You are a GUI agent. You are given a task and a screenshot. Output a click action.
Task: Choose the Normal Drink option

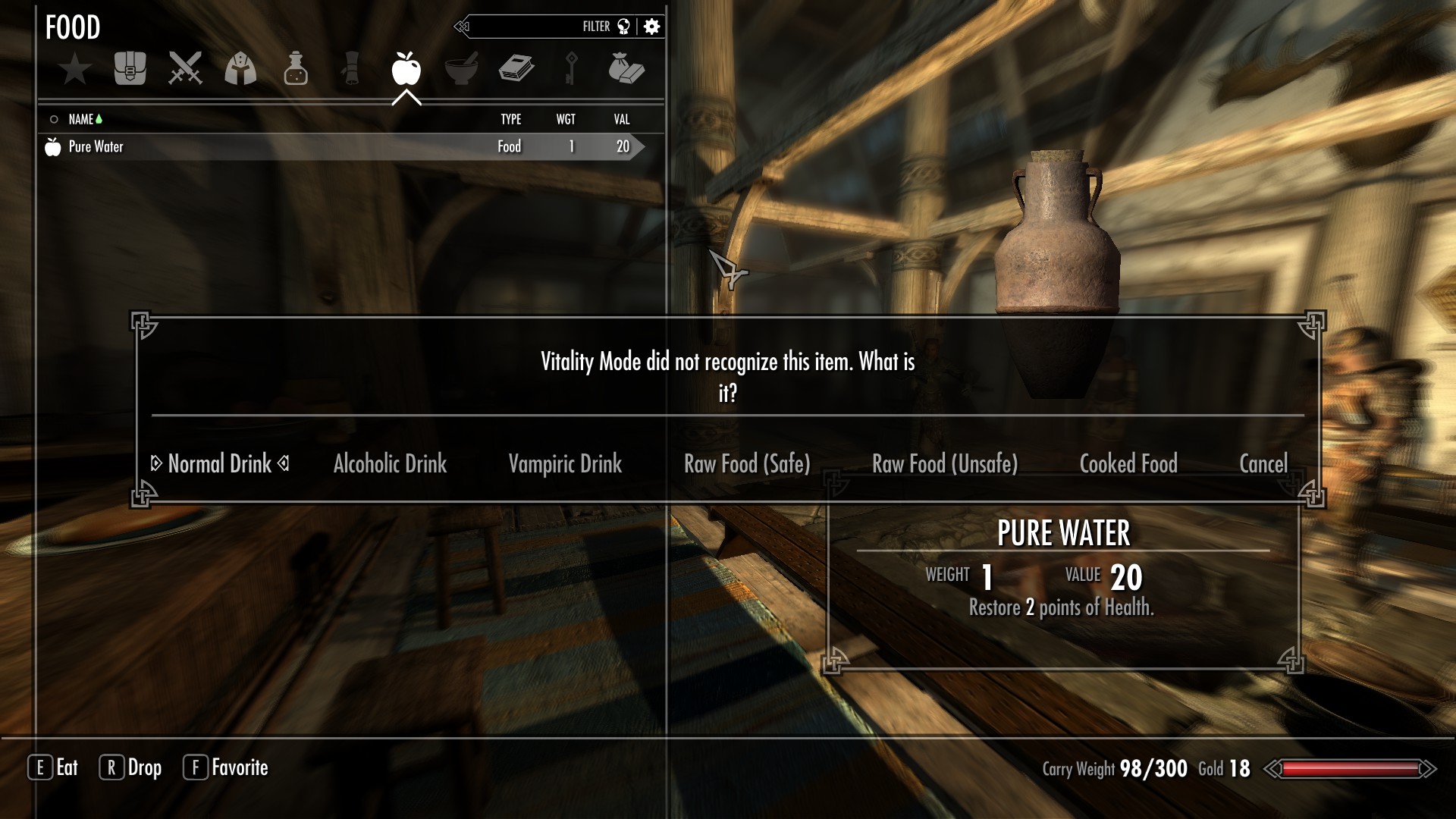219,463
